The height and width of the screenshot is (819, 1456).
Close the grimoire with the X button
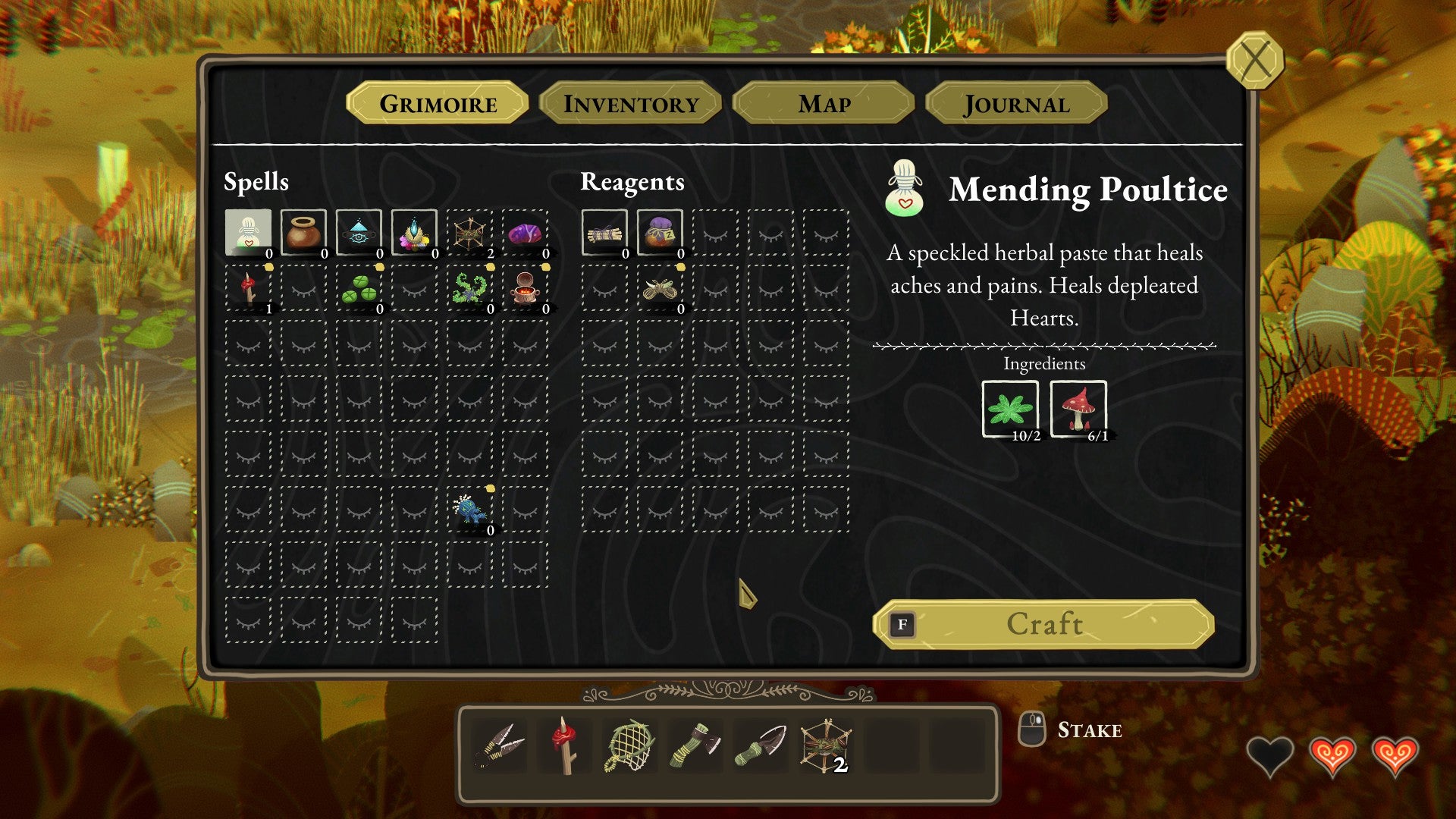(x=1255, y=60)
